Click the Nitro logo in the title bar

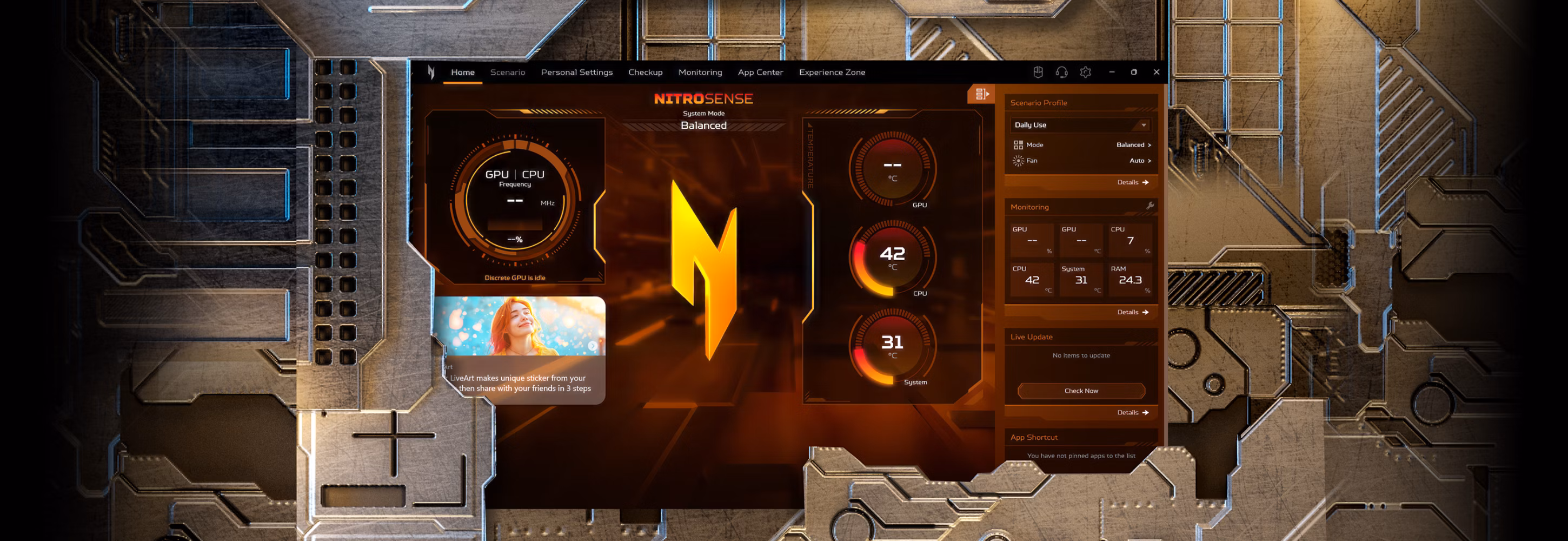(x=430, y=72)
